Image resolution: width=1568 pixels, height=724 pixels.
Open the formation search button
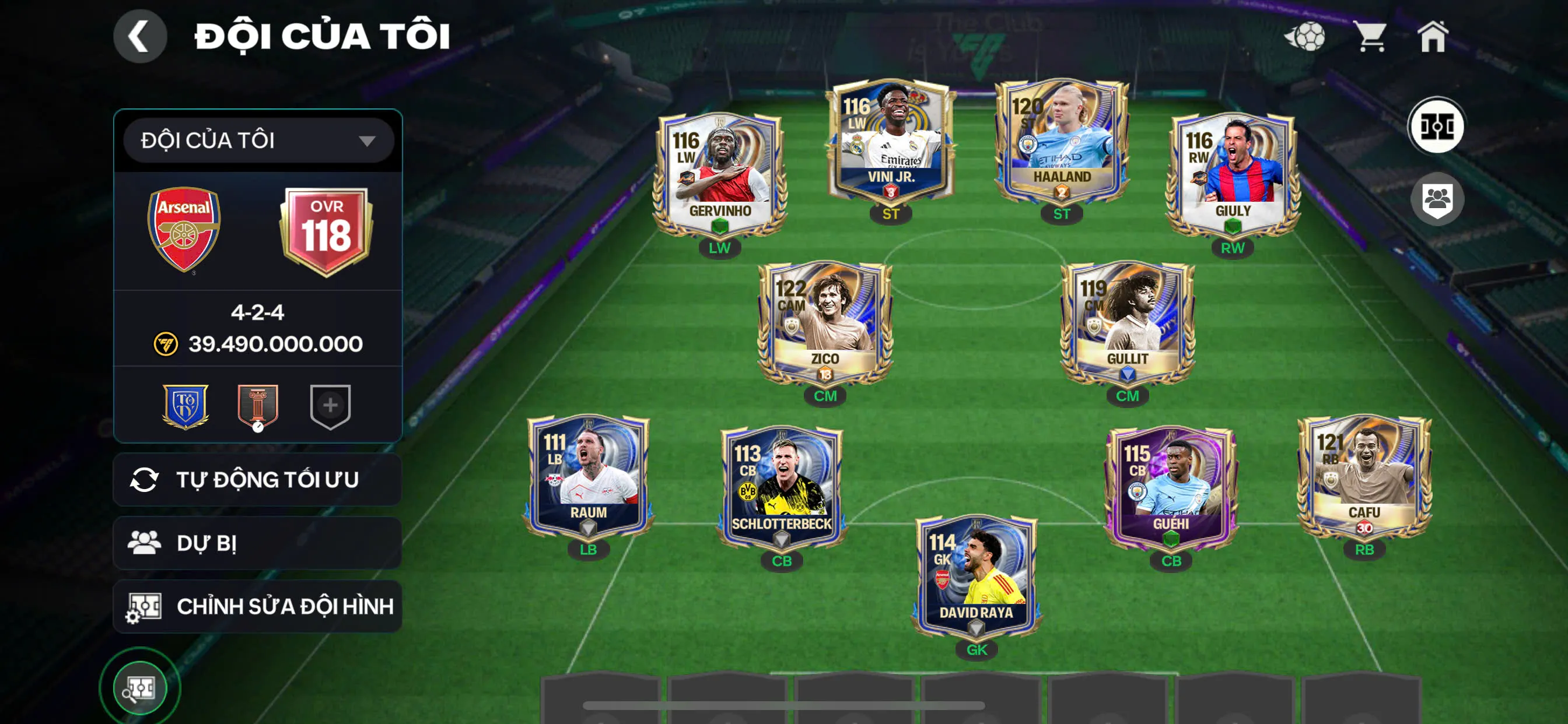140,688
